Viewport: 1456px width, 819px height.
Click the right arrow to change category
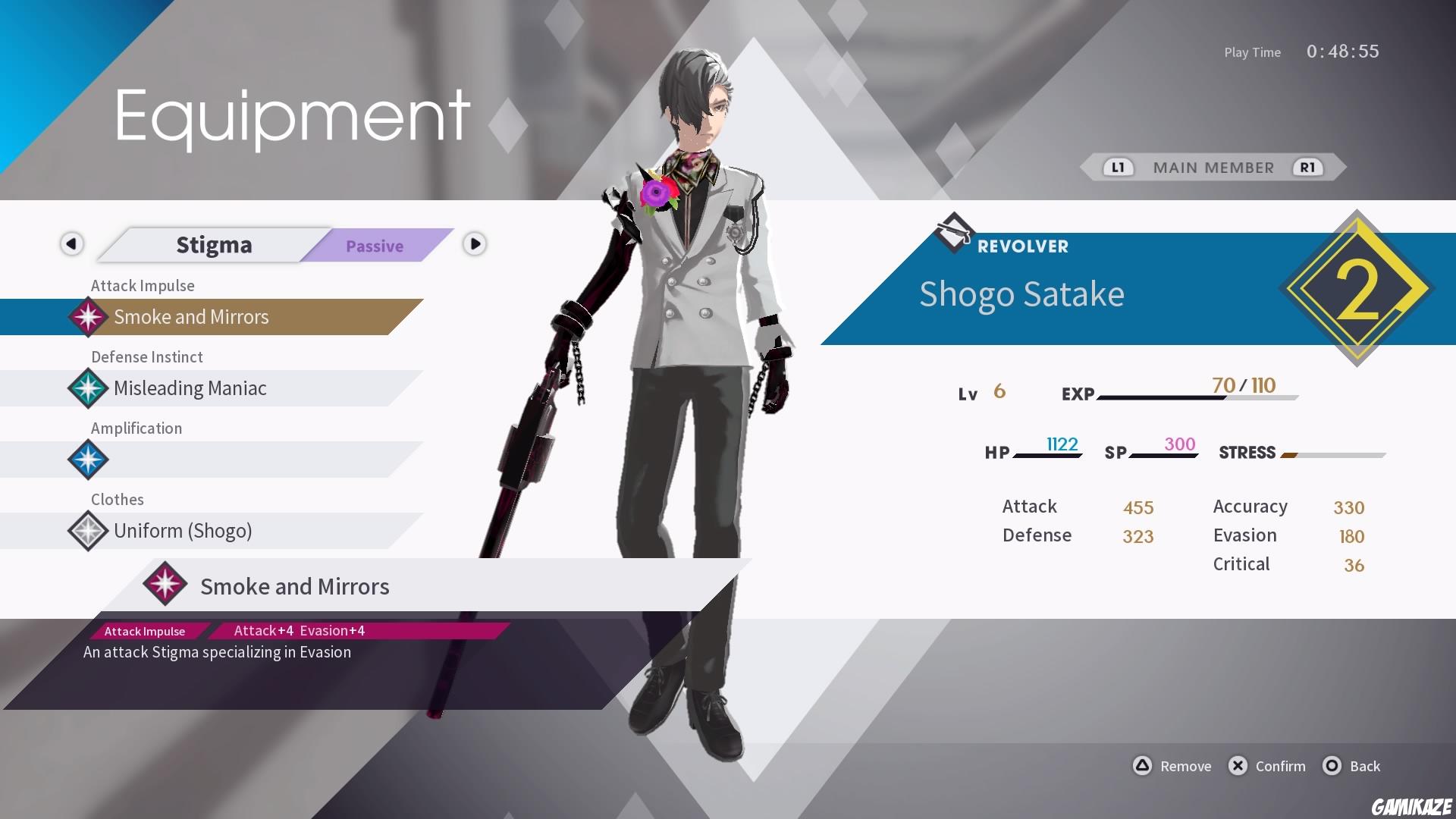tap(475, 244)
